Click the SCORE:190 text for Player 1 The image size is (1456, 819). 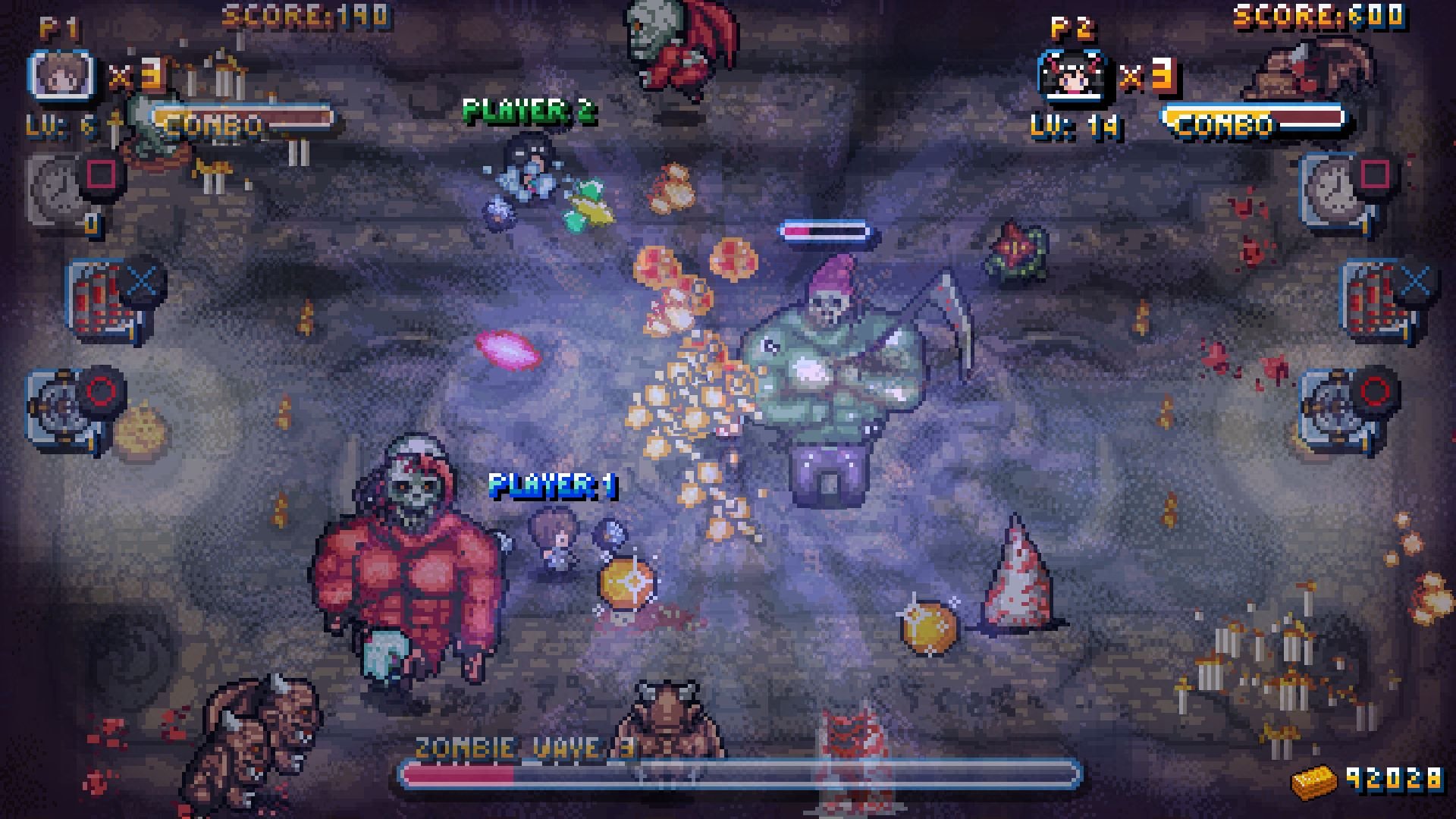pos(302,13)
